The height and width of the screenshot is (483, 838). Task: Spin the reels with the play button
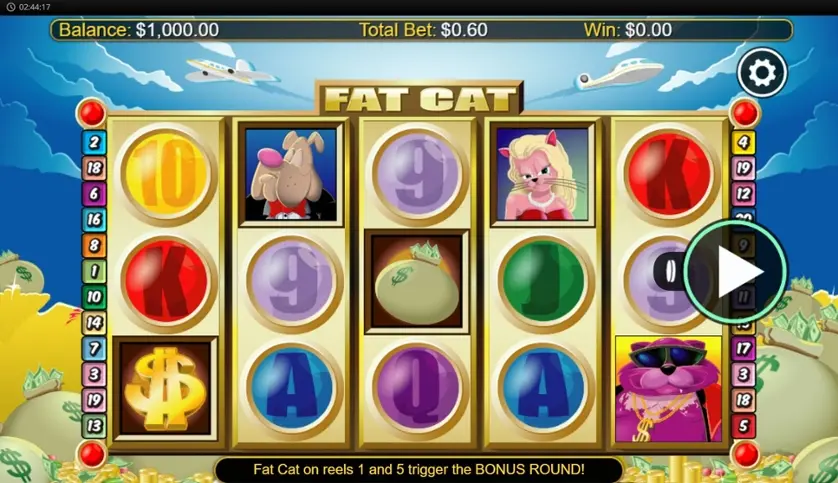pyautogui.click(x=735, y=272)
